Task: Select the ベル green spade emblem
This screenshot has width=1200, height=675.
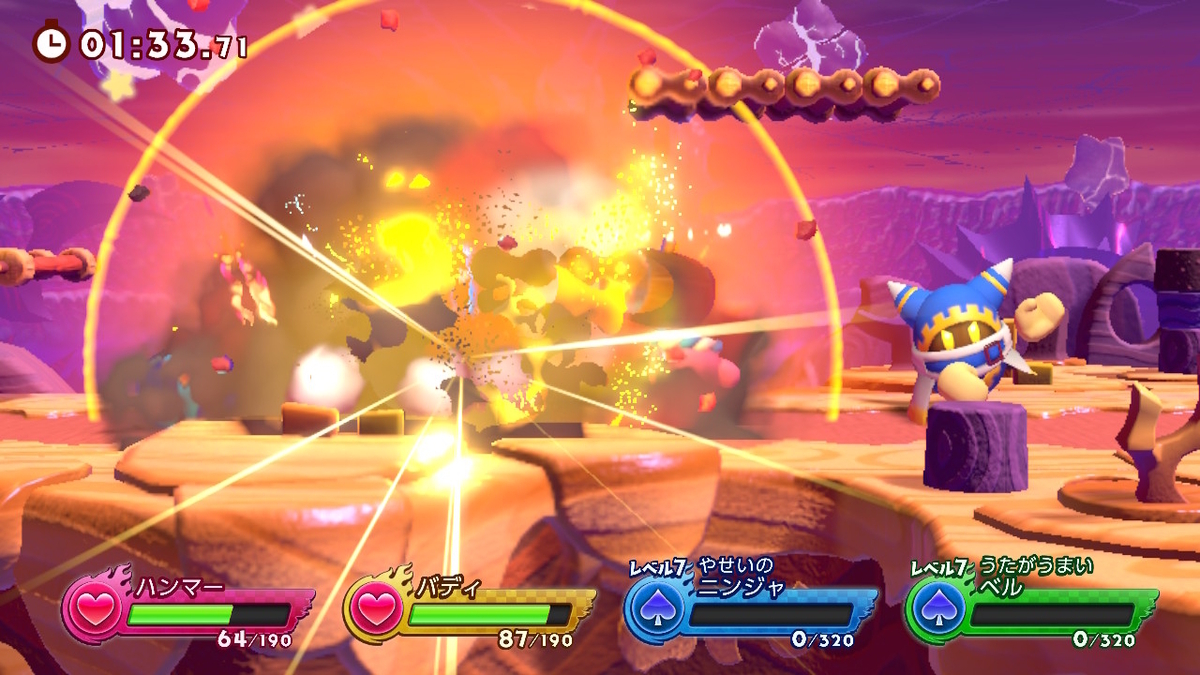Action: coord(937,609)
